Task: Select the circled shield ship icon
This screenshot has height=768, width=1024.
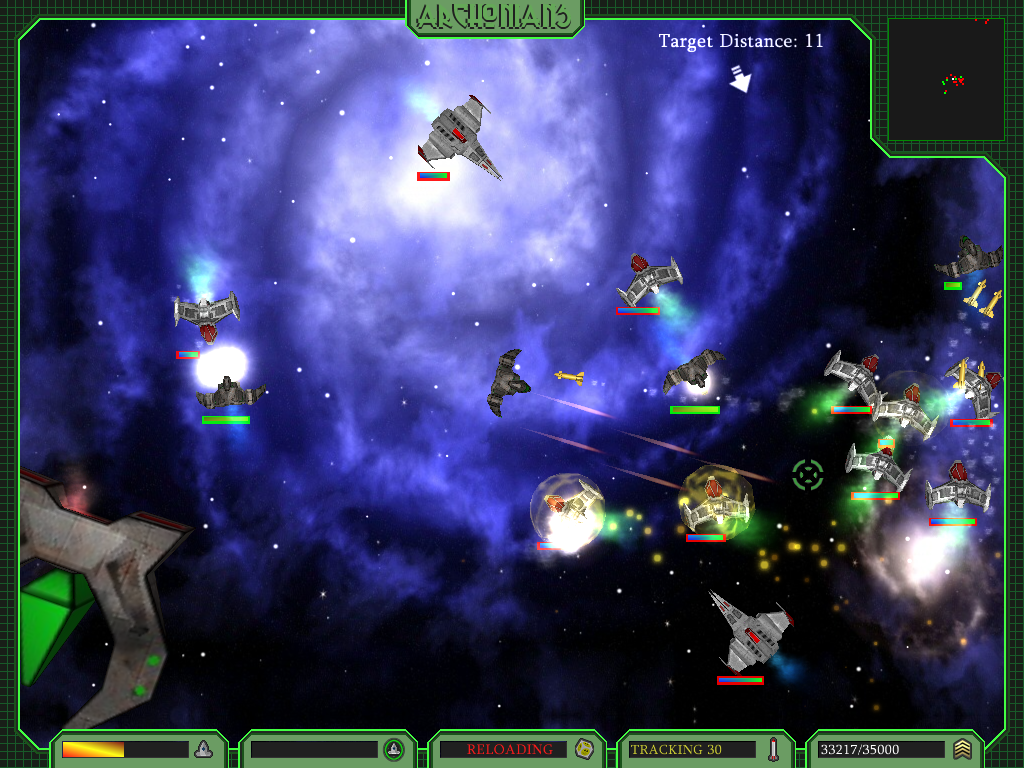Action: point(394,749)
